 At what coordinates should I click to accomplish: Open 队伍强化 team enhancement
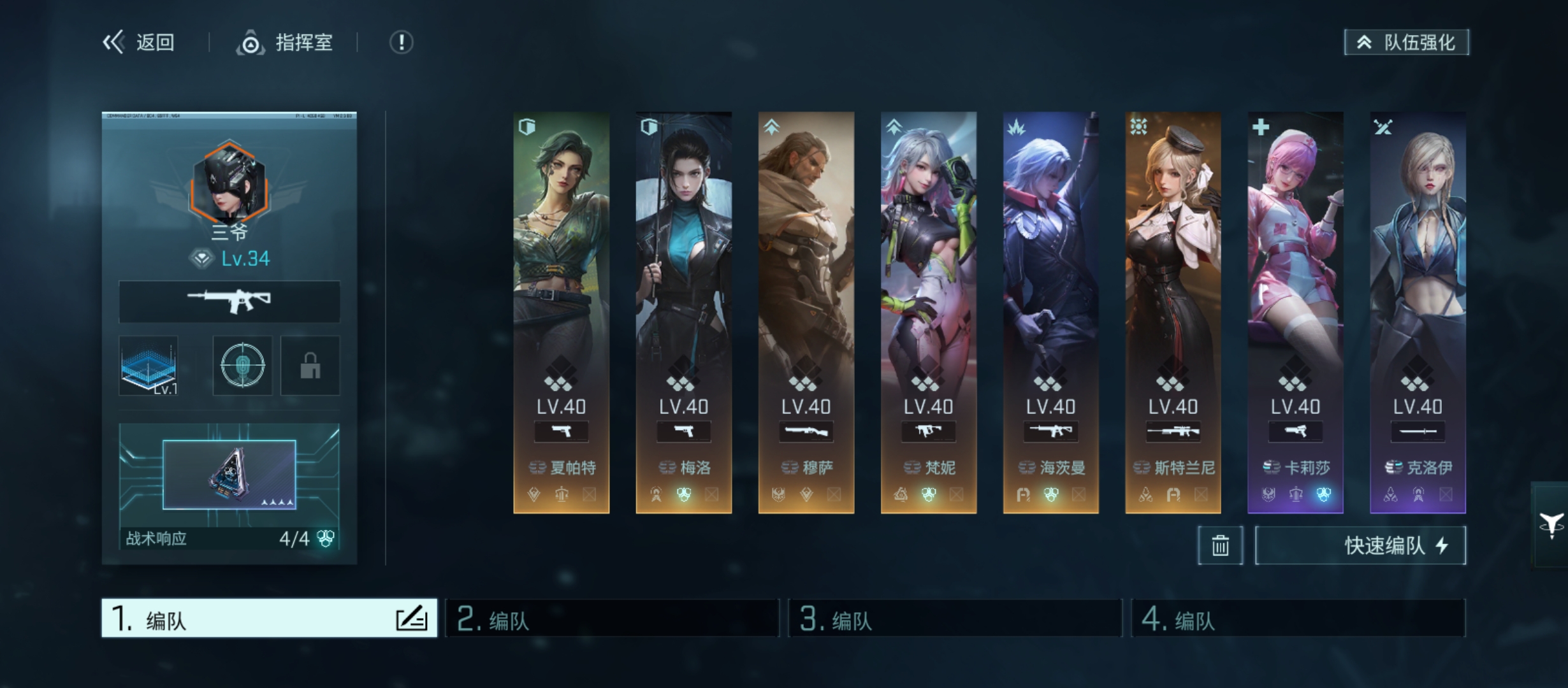coord(1406,43)
